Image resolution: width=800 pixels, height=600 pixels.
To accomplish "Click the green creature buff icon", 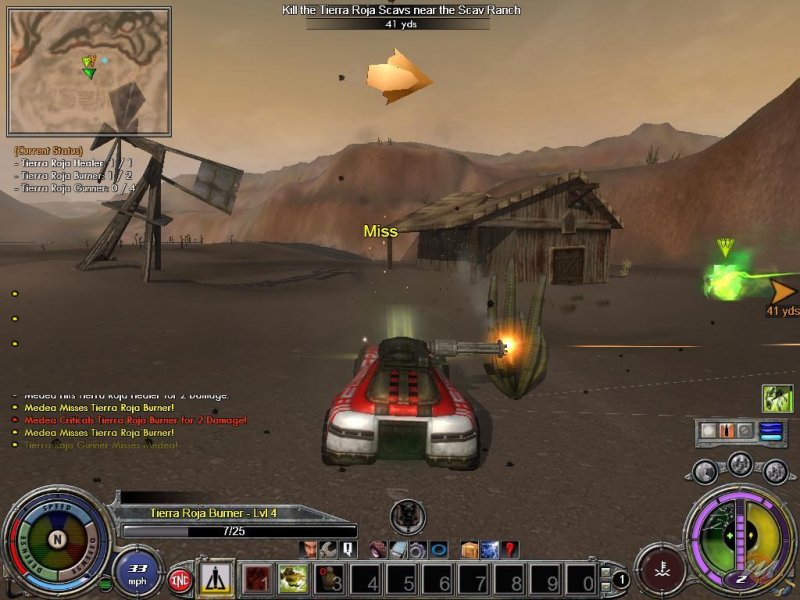I will 778,399.
